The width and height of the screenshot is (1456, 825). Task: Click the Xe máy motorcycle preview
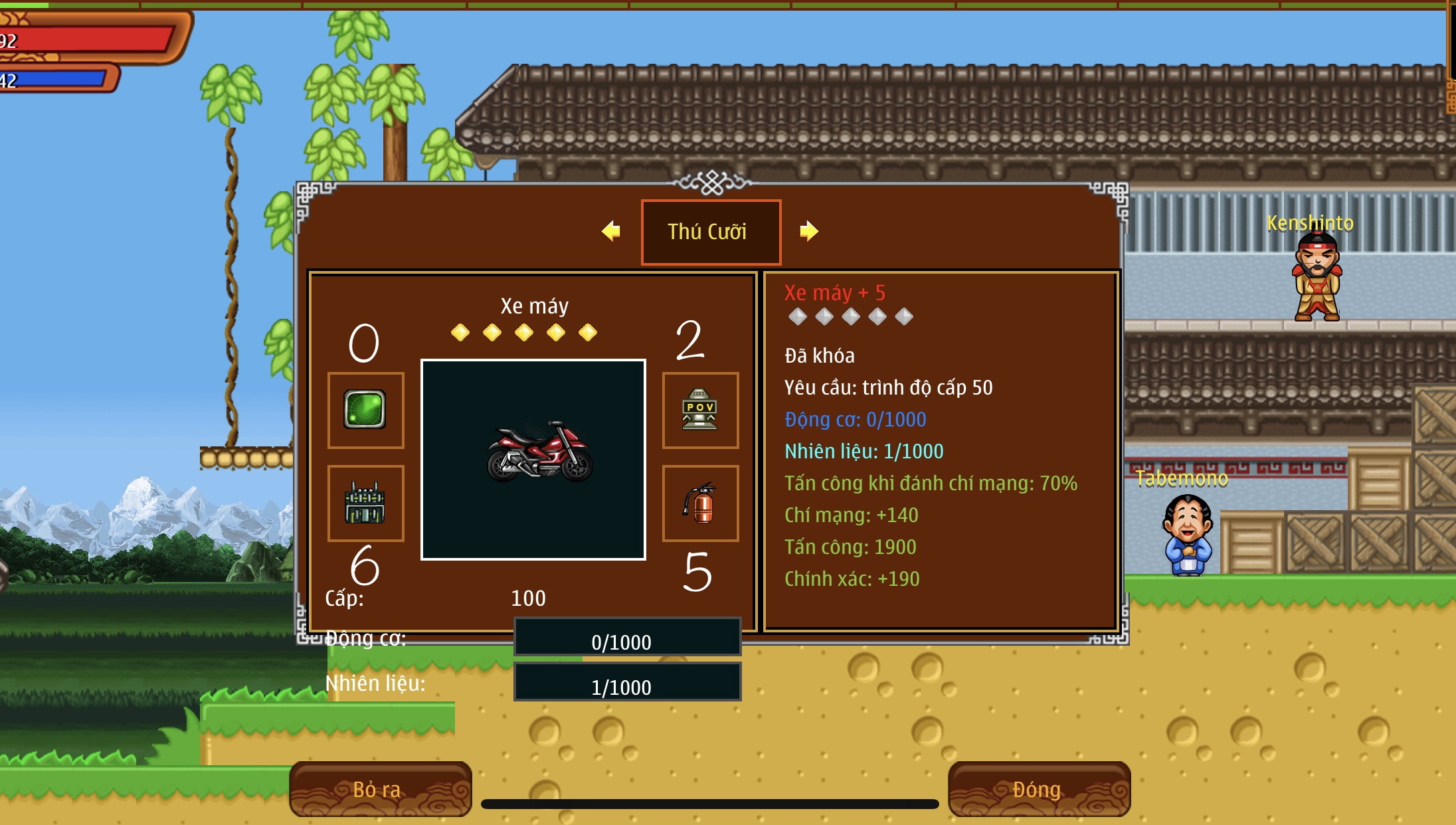(533, 460)
